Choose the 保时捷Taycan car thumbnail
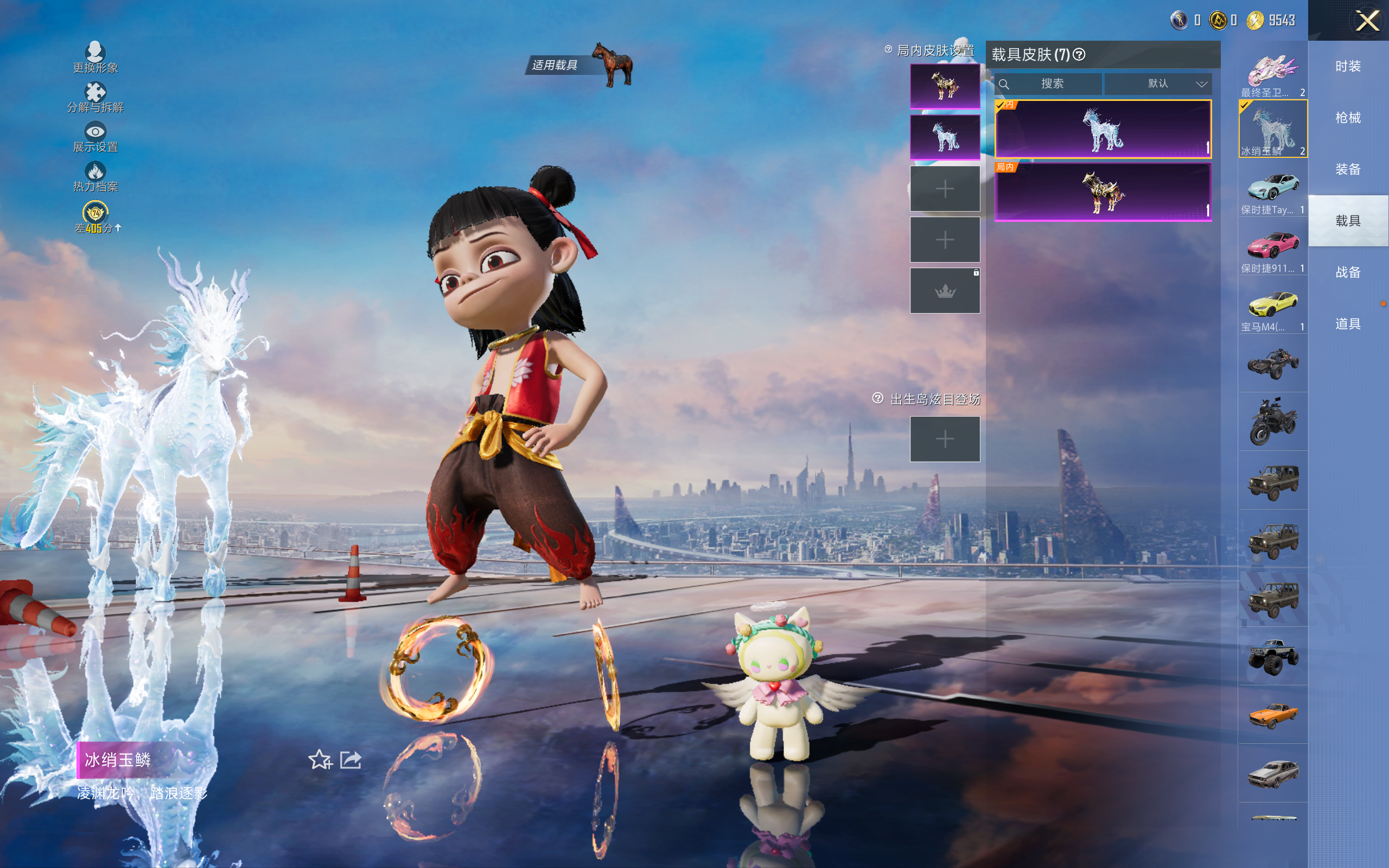Viewport: 1389px width, 868px height. click(x=1272, y=189)
